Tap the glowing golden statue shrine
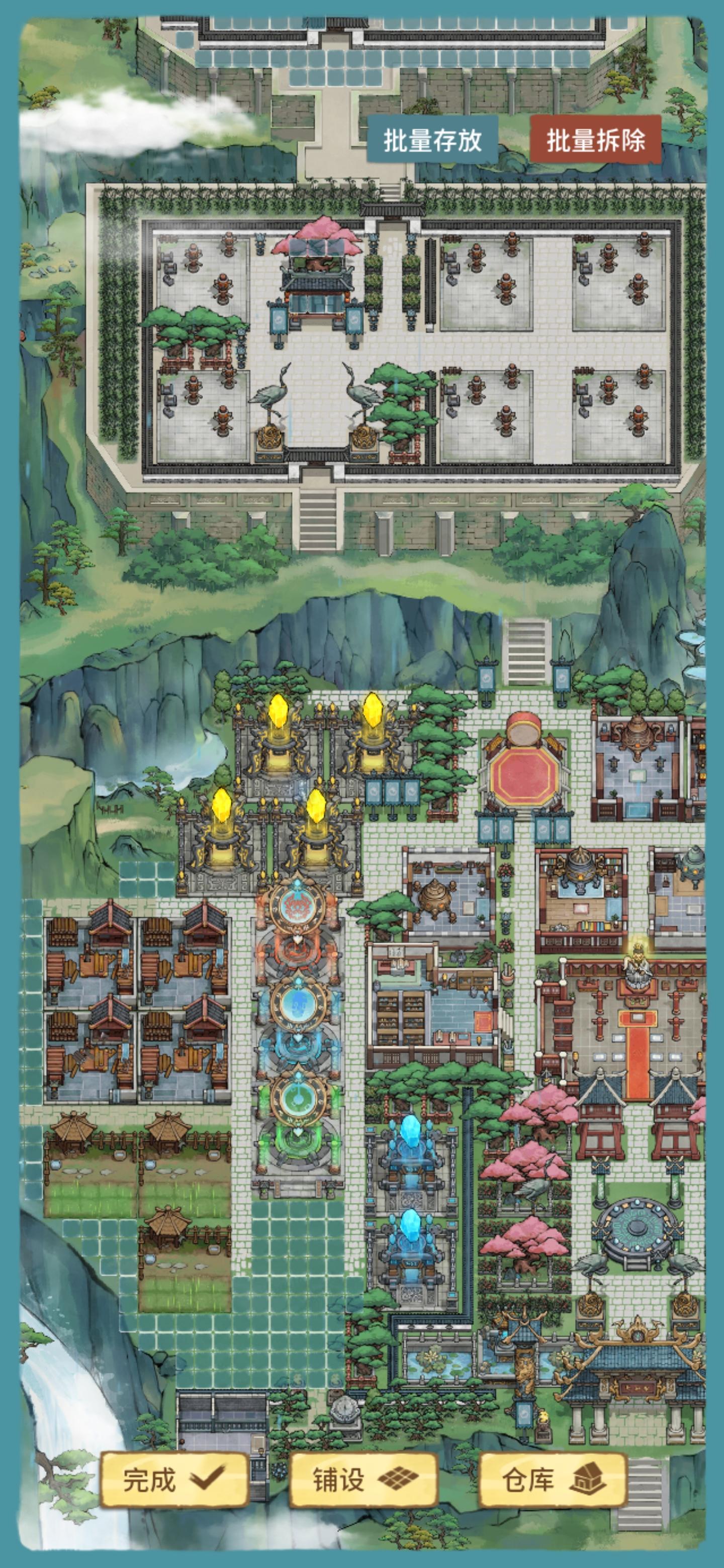Screen dimensions: 724x1568 tap(637, 960)
